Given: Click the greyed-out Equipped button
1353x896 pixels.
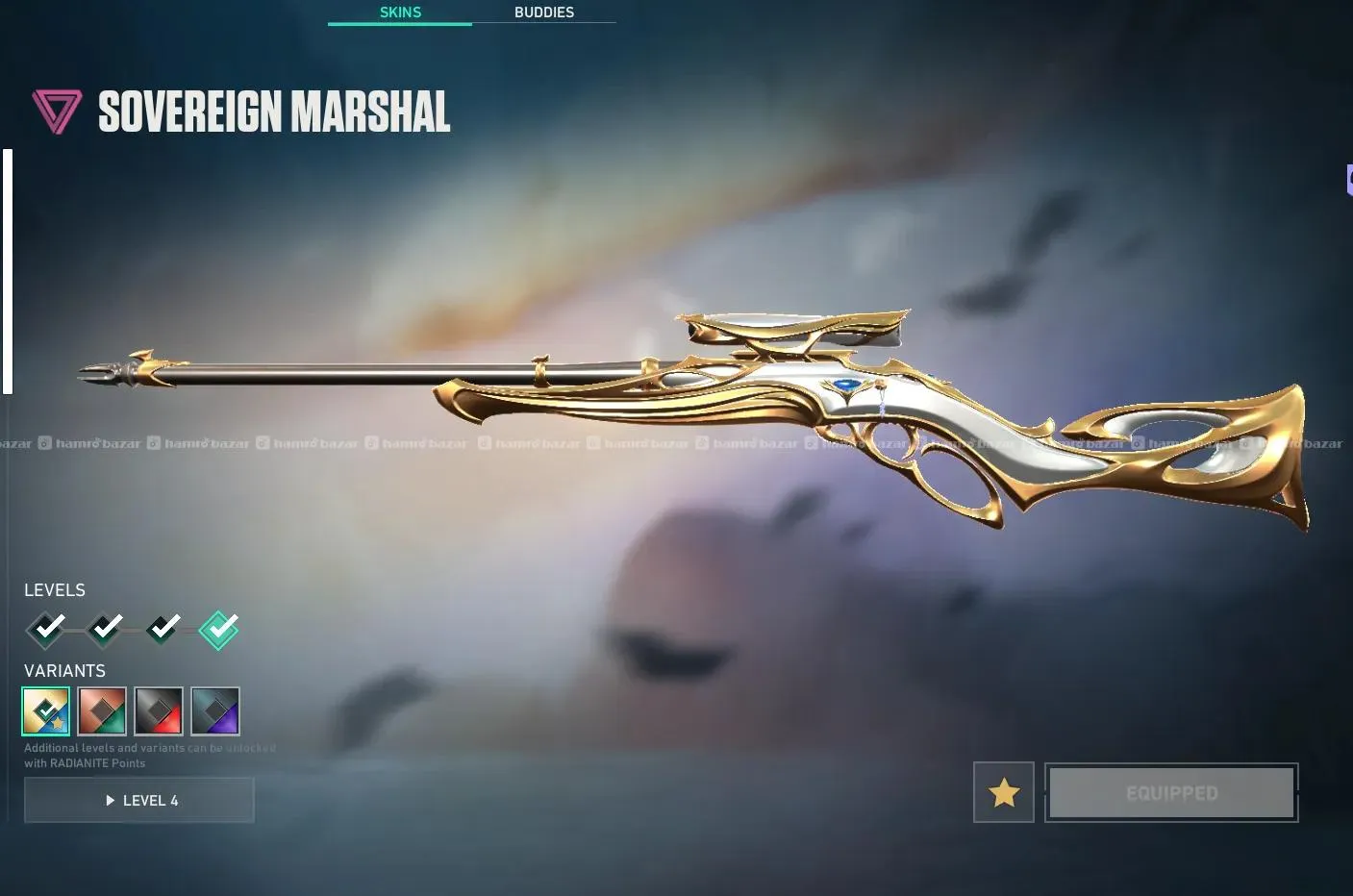Looking at the screenshot, I should (x=1171, y=792).
